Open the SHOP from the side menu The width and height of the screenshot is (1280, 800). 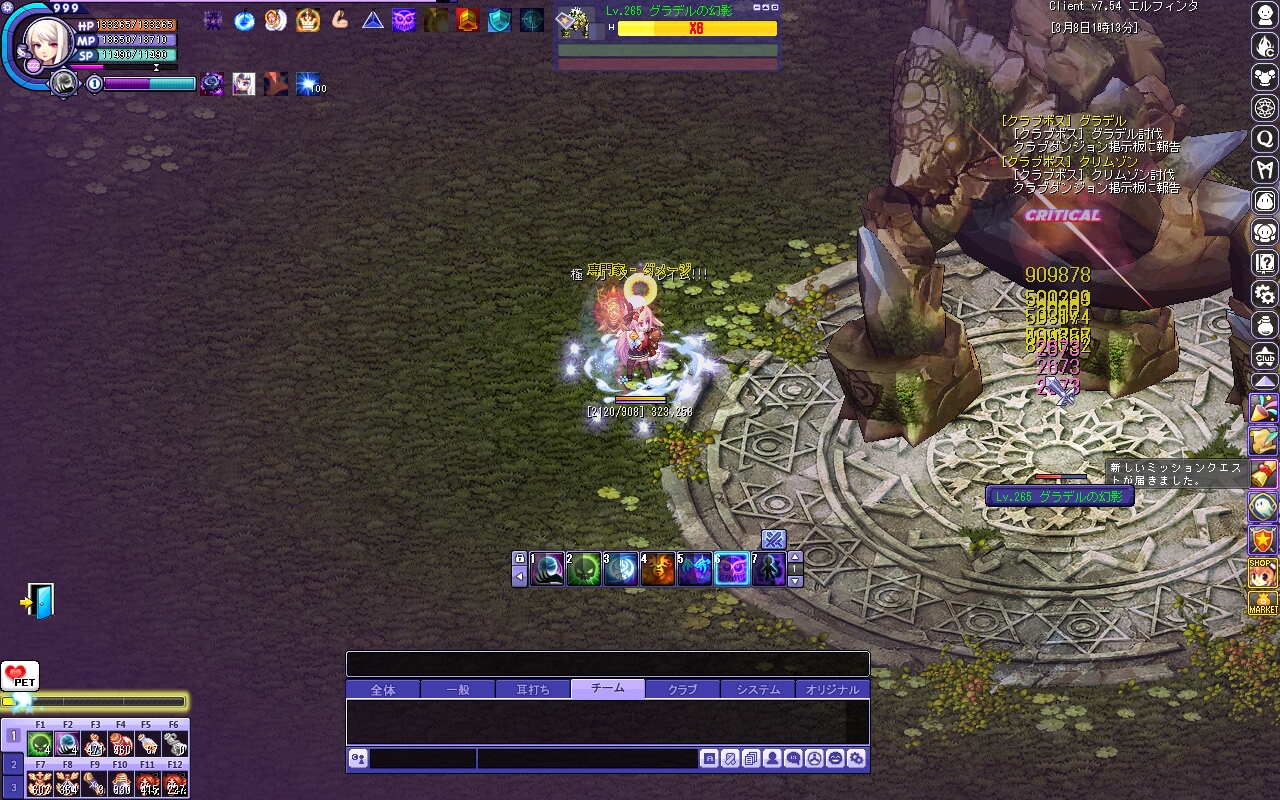1264,573
